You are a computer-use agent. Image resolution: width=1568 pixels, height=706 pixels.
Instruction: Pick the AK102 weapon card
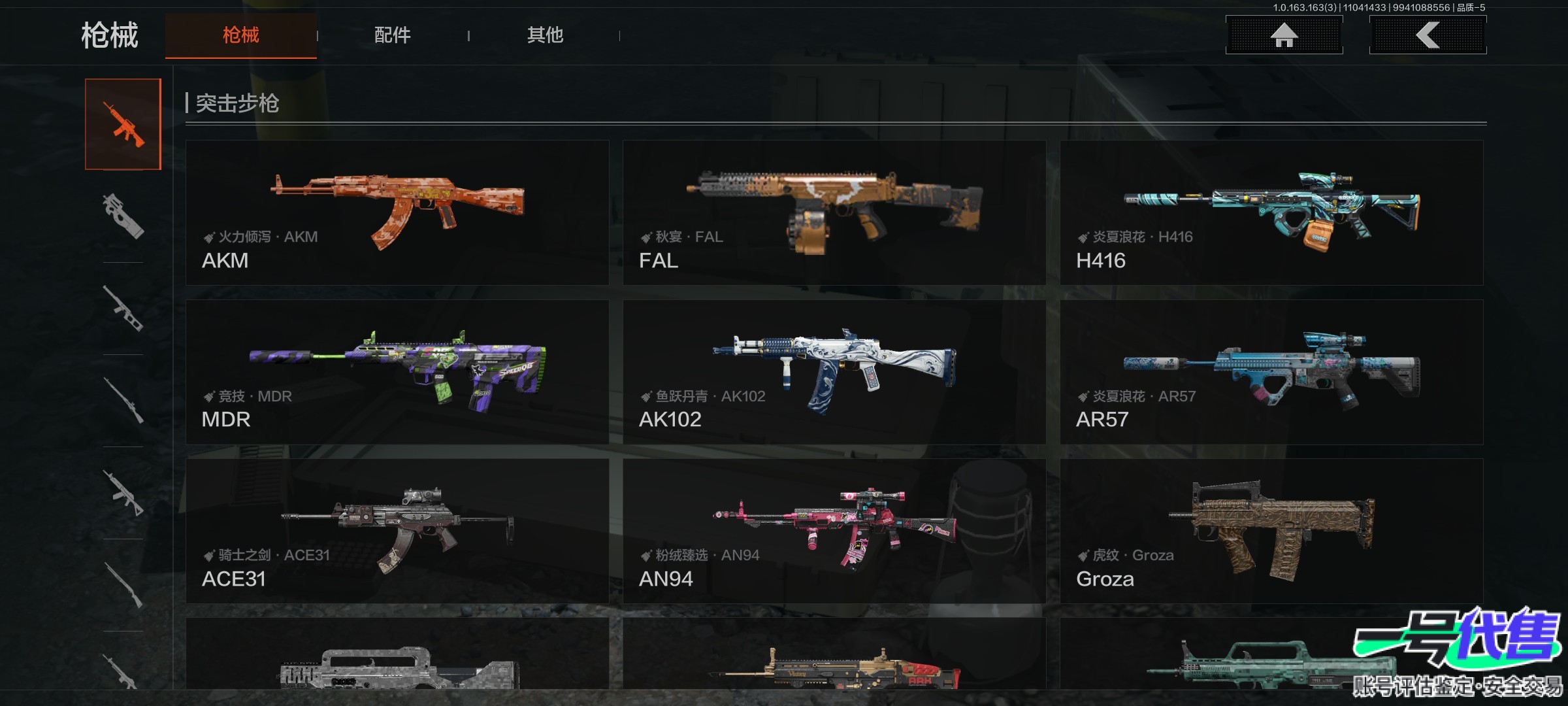pos(834,372)
